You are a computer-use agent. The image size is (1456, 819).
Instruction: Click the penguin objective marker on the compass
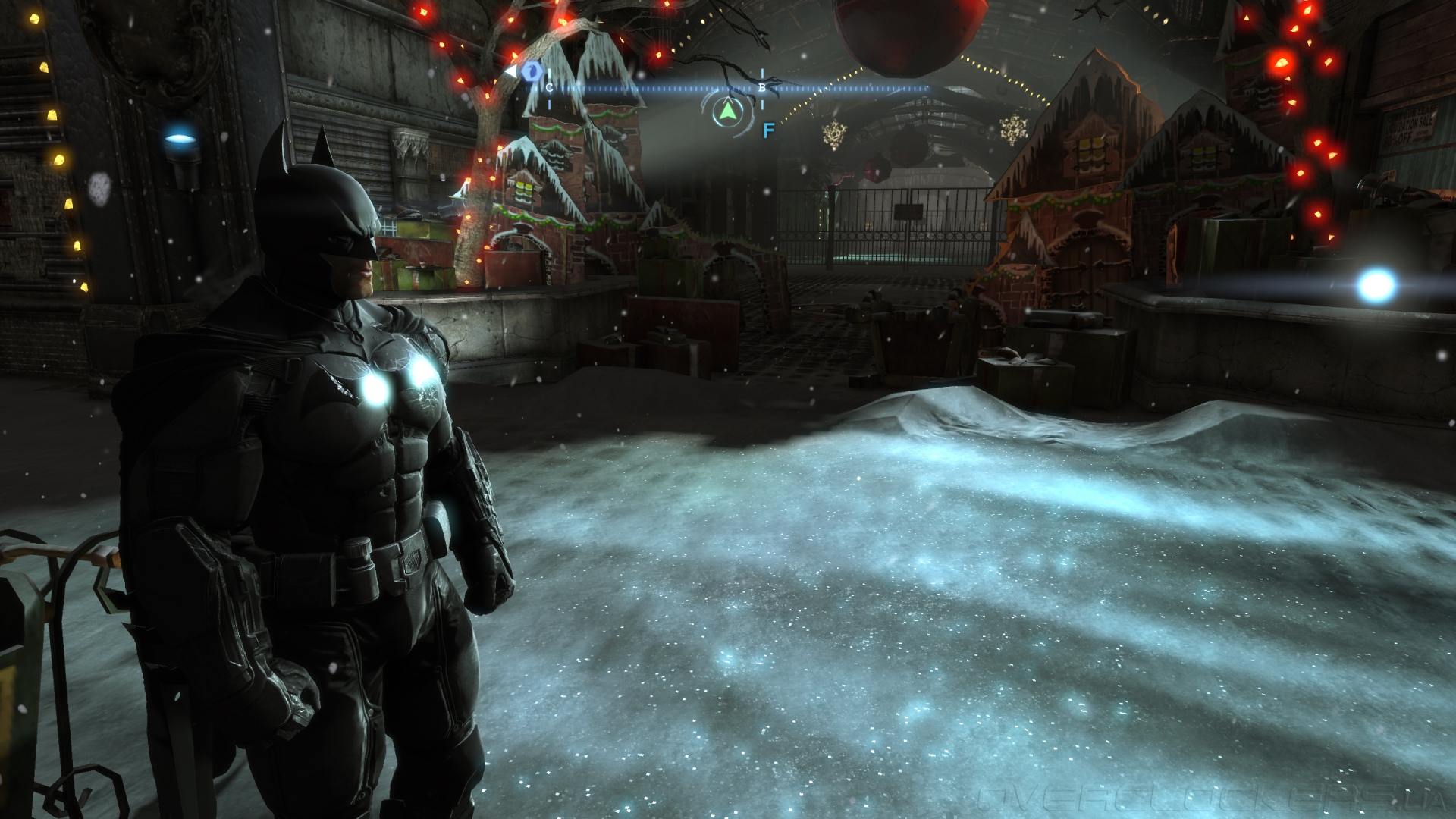[532, 72]
